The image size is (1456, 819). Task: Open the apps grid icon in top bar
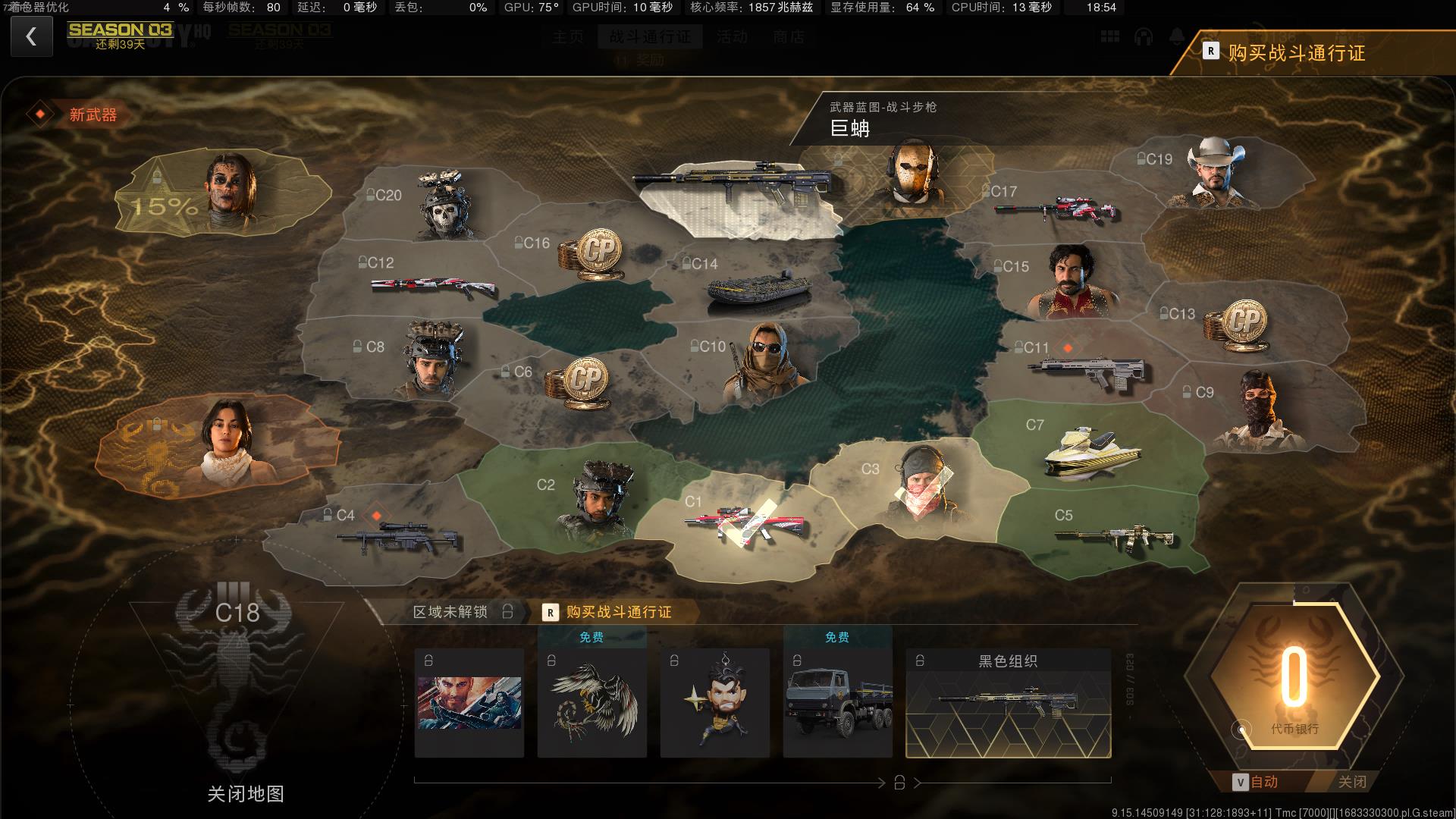click(1109, 36)
